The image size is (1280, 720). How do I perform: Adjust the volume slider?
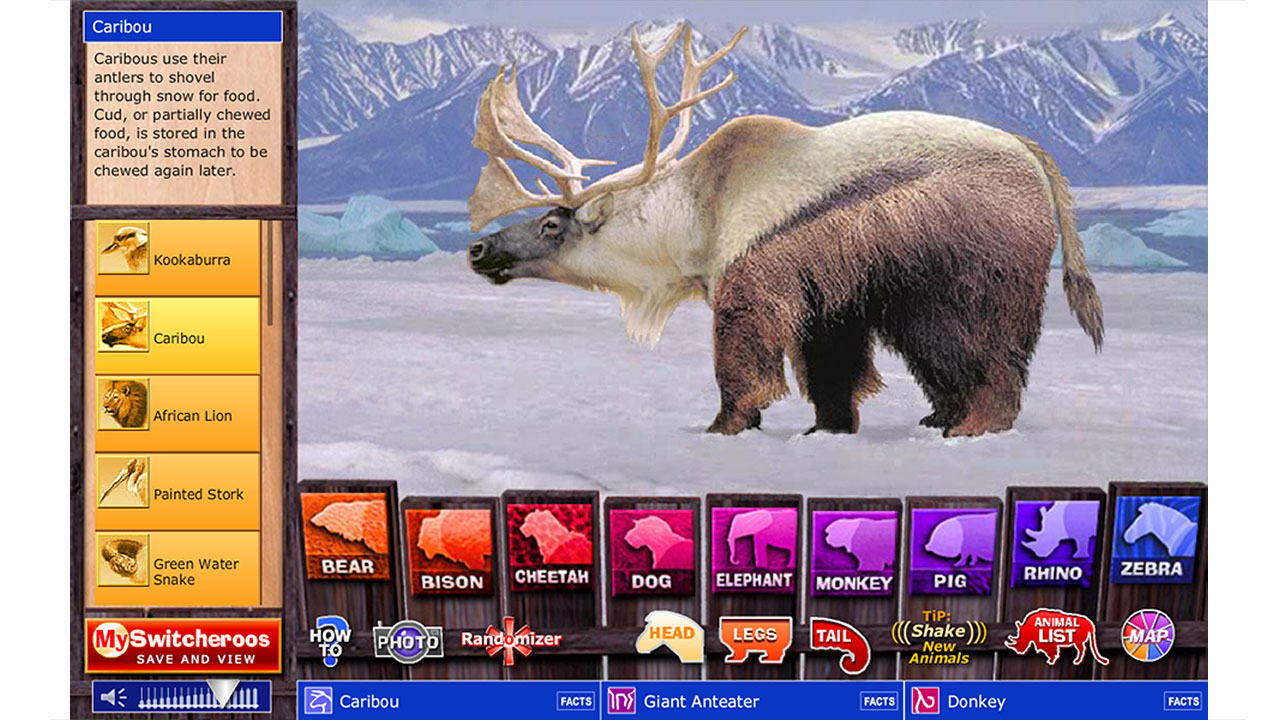(x=225, y=691)
